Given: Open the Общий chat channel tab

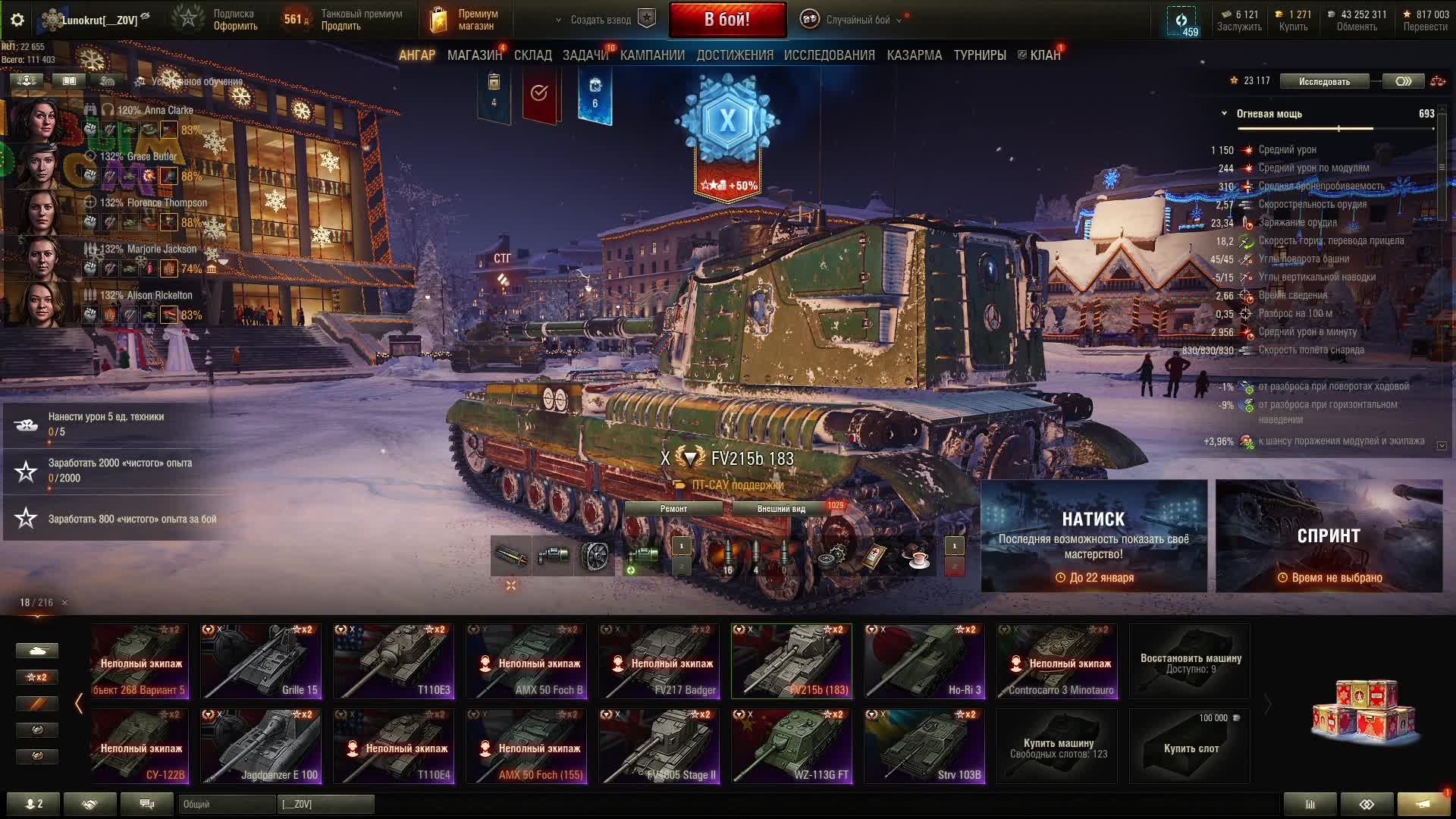Looking at the screenshot, I should pos(226,804).
